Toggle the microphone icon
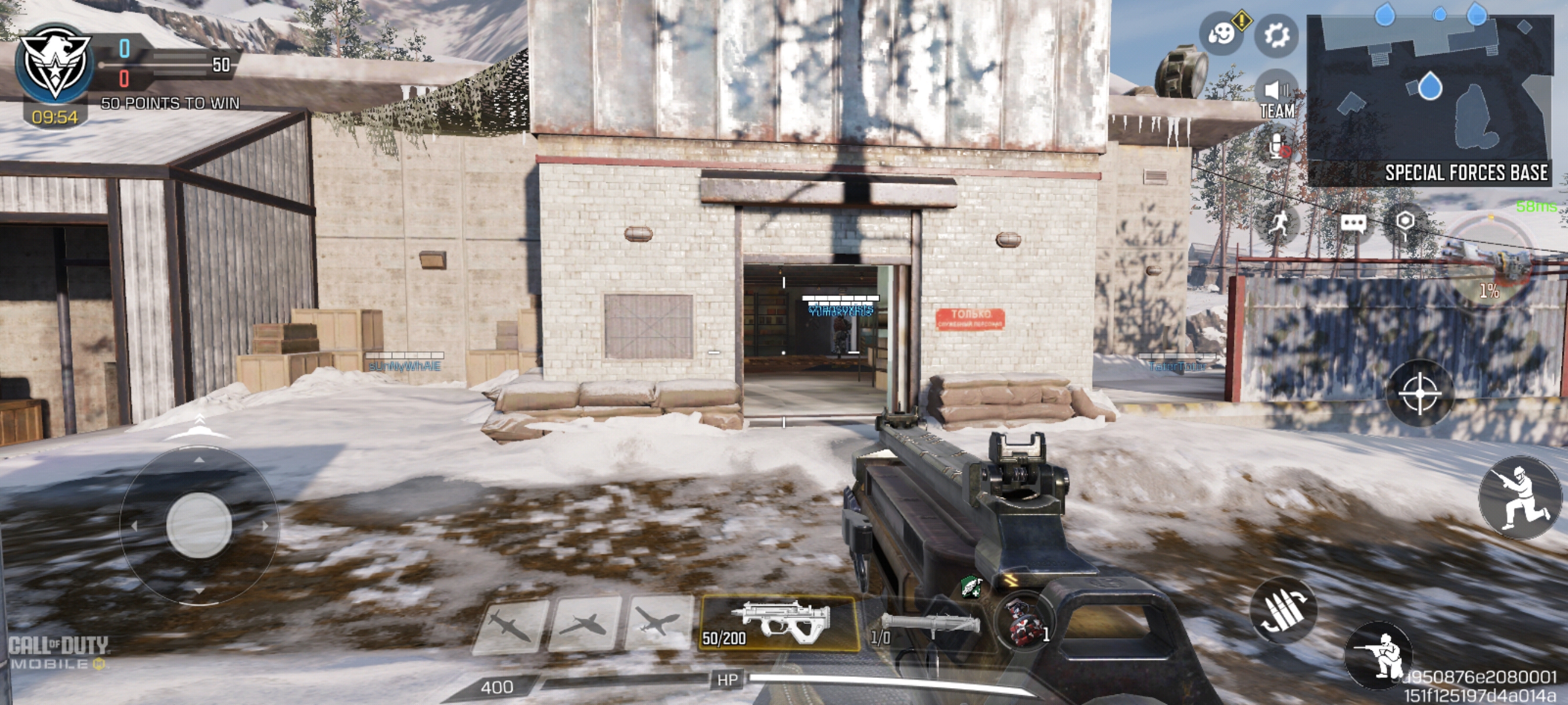 pyautogui.click(x=1278, y=147)
